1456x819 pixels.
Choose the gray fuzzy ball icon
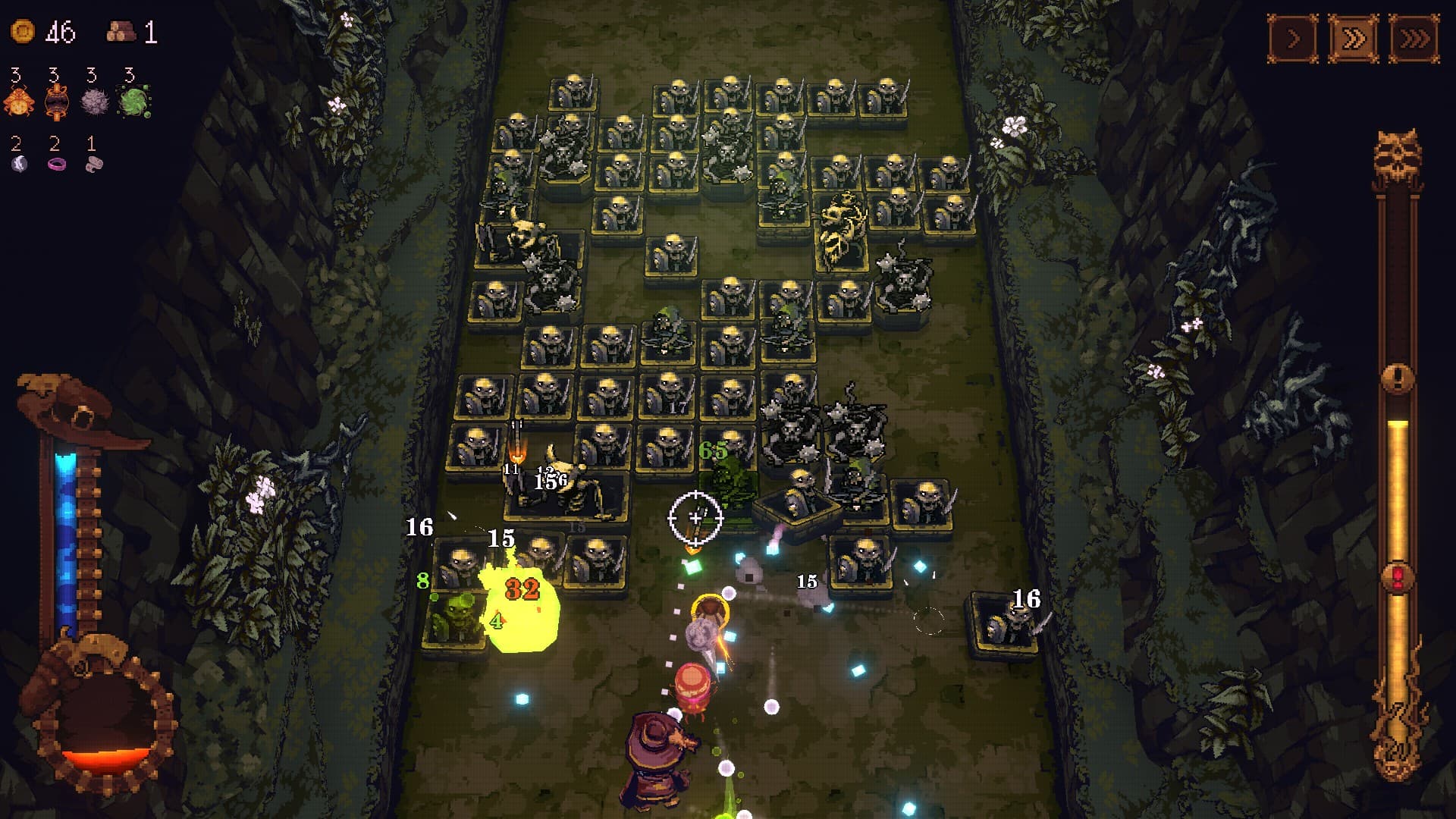(x=95, y=101)
